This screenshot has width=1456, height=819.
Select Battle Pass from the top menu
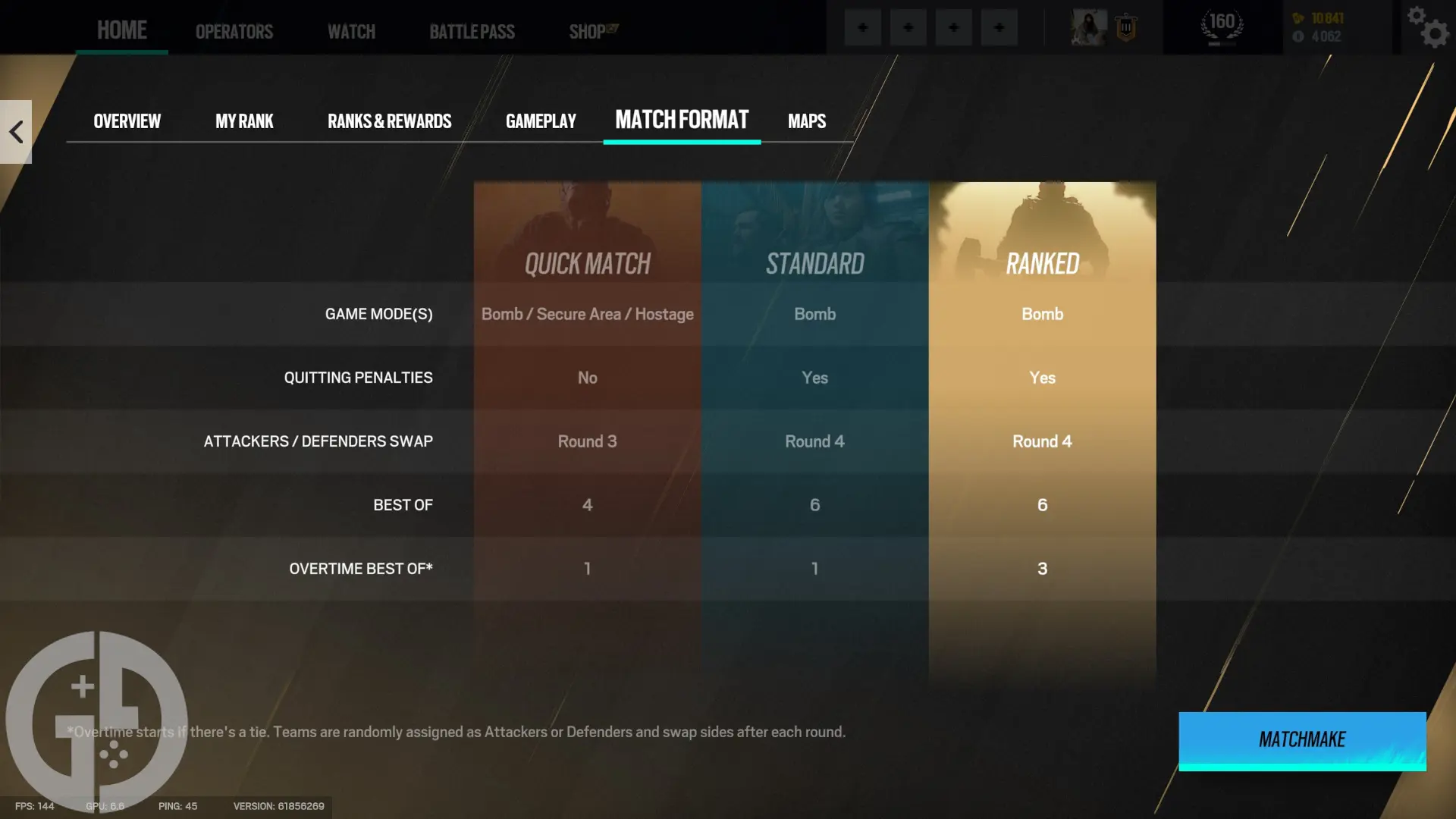click(x=472, y=31)
